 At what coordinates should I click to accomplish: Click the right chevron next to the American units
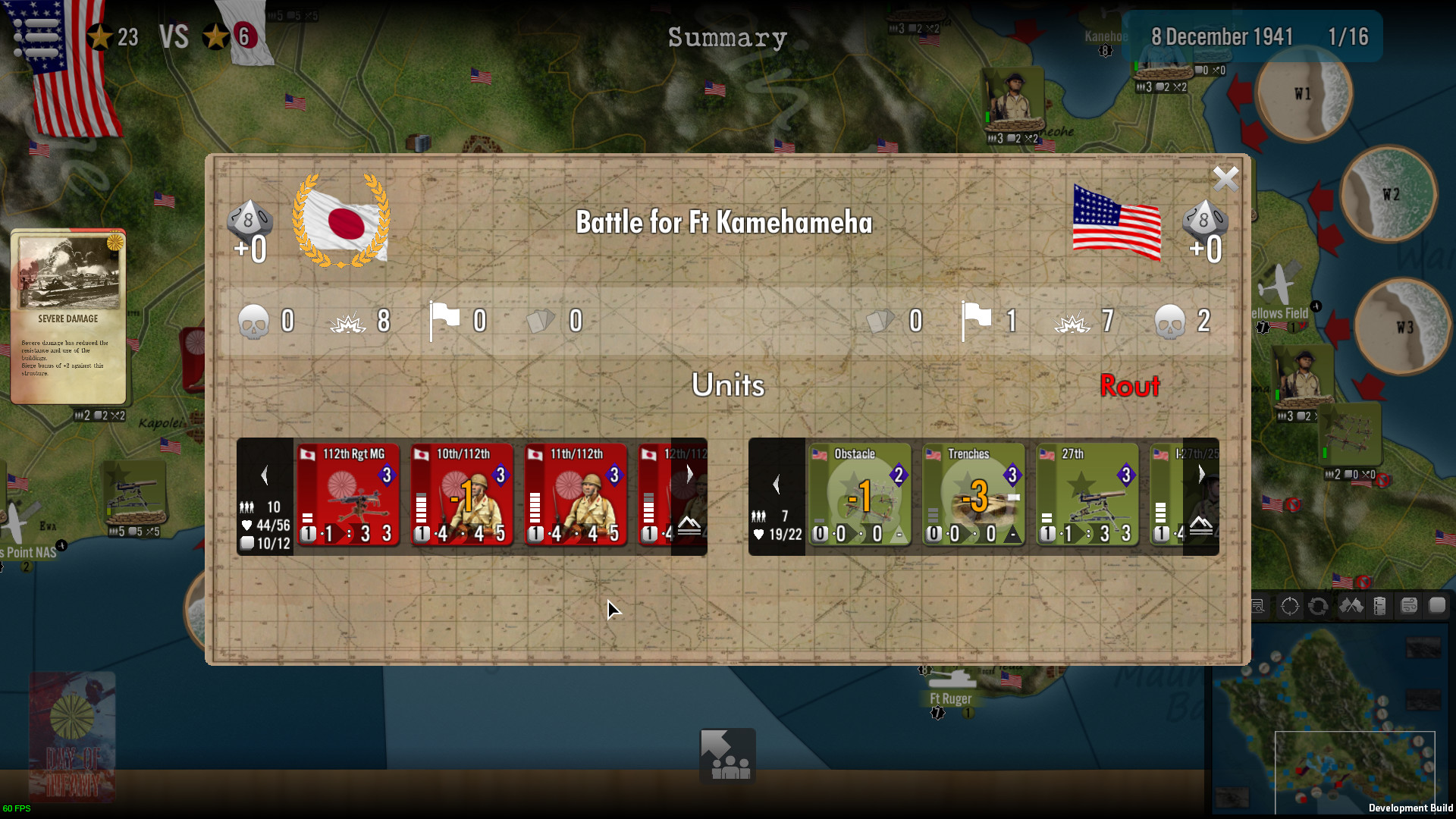[1201, 475]
